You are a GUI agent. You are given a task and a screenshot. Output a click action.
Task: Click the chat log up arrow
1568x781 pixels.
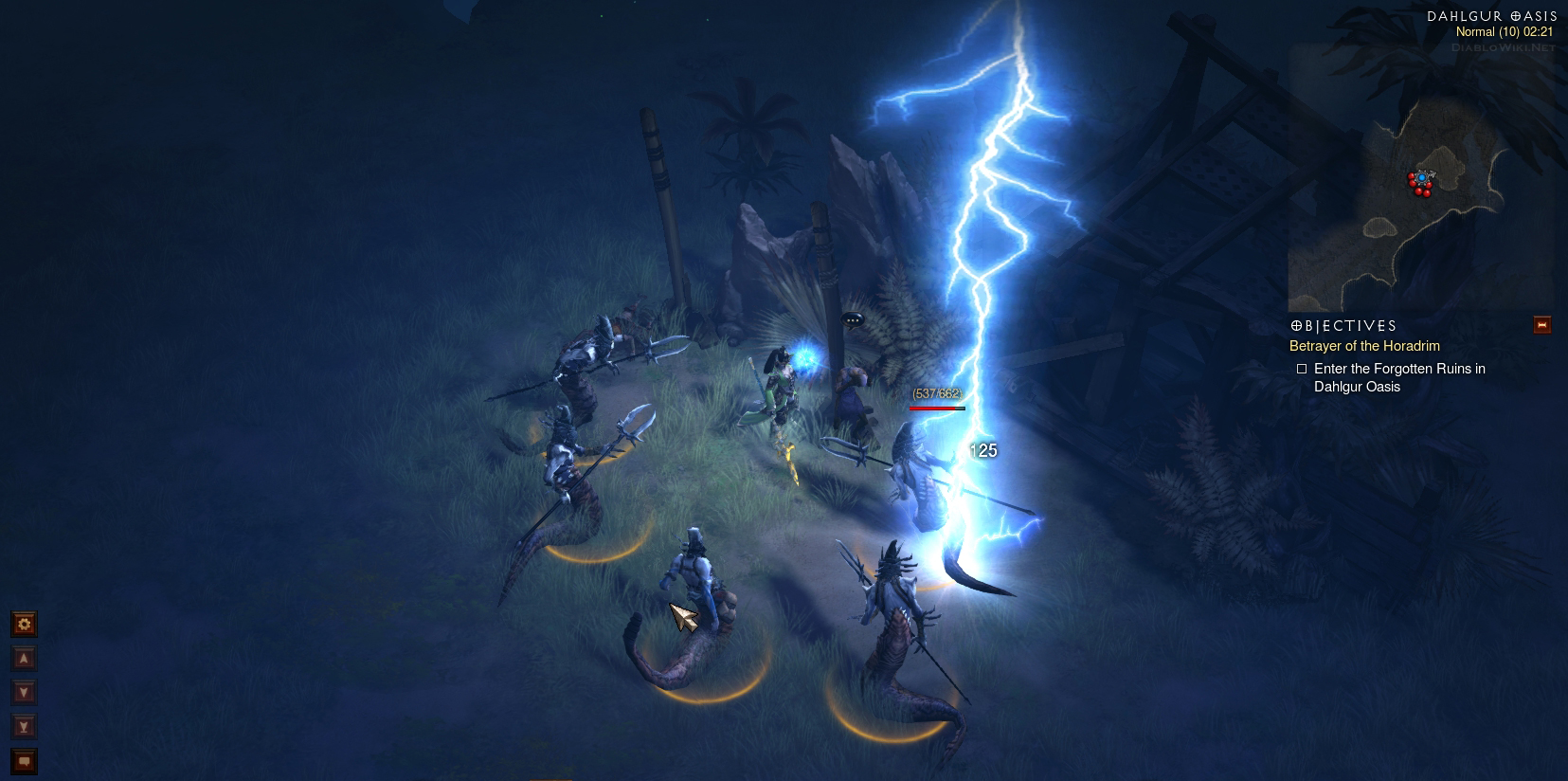click(24, 658)
